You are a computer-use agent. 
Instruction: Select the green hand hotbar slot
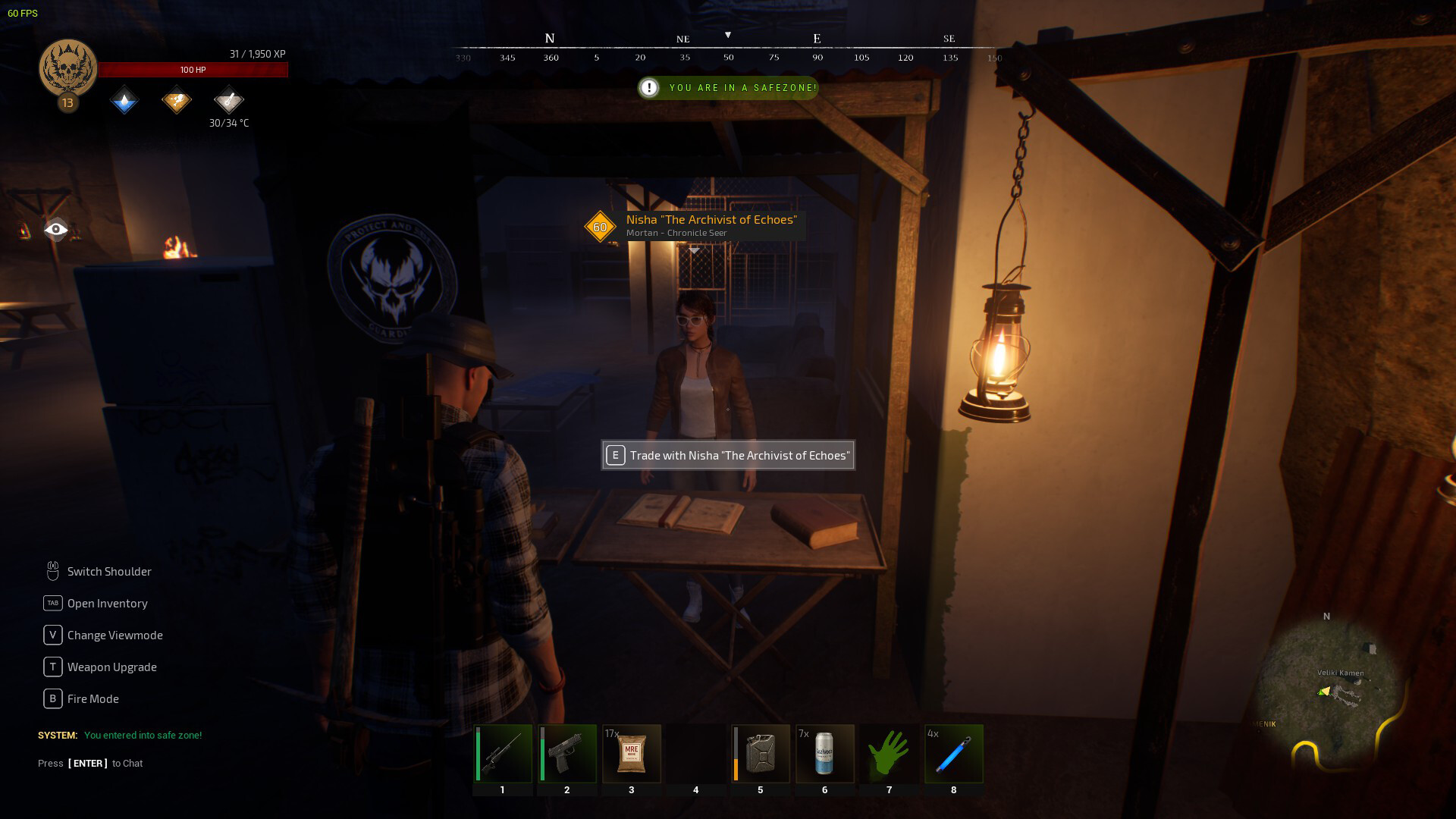889,753
